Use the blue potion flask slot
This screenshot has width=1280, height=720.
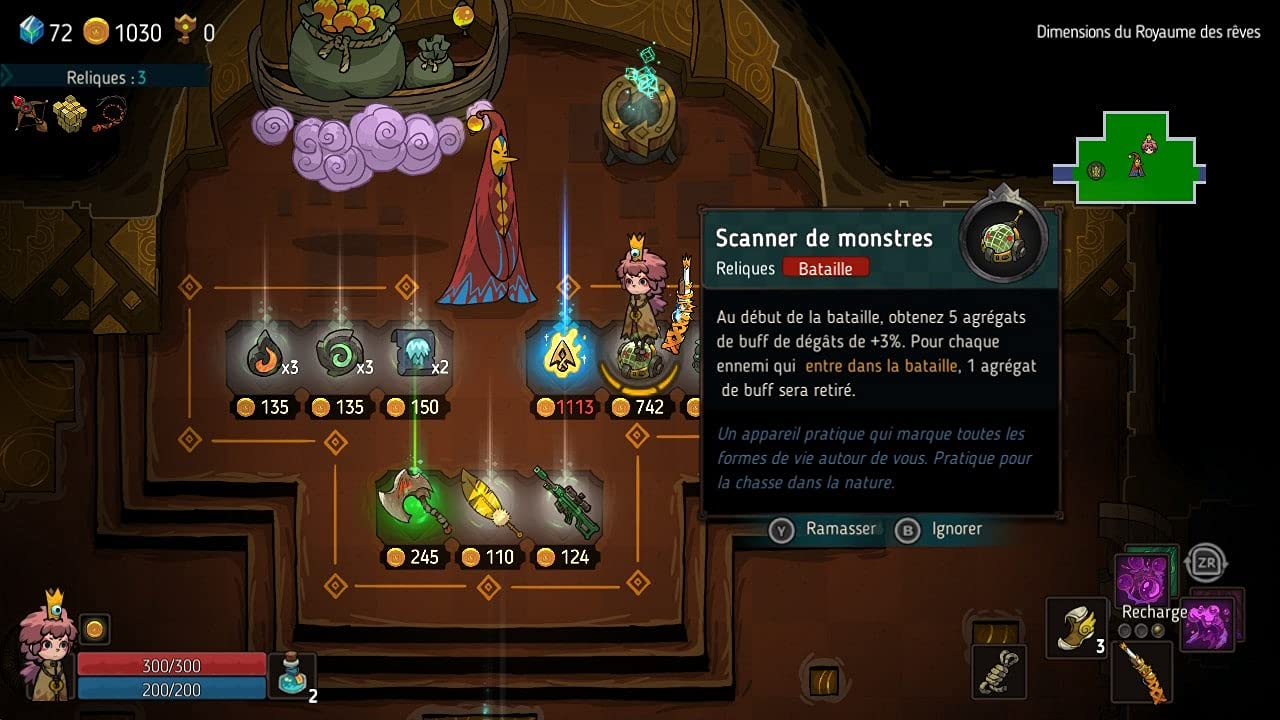point(292,675)
